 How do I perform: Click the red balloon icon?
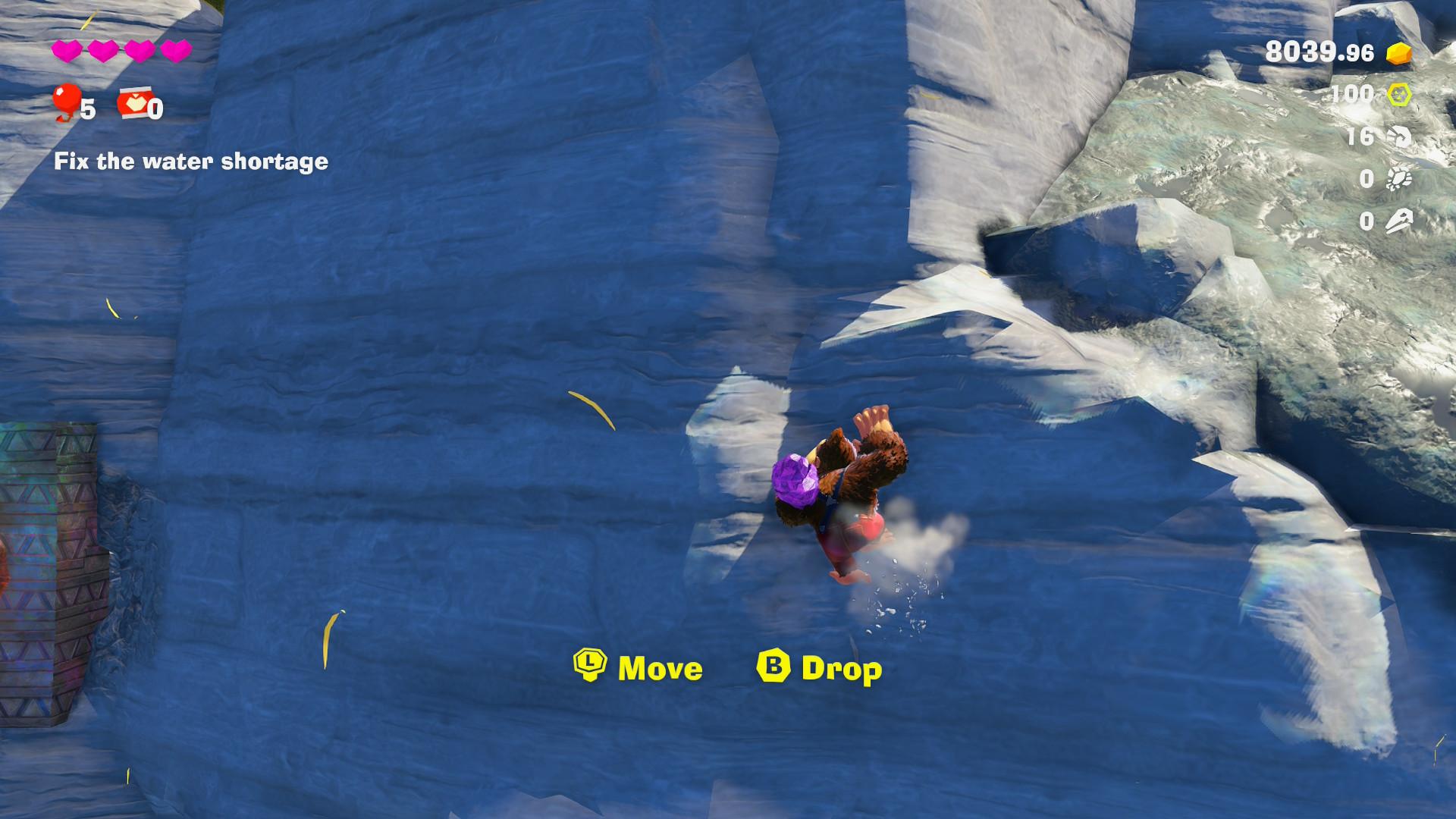tap(66, 102)
